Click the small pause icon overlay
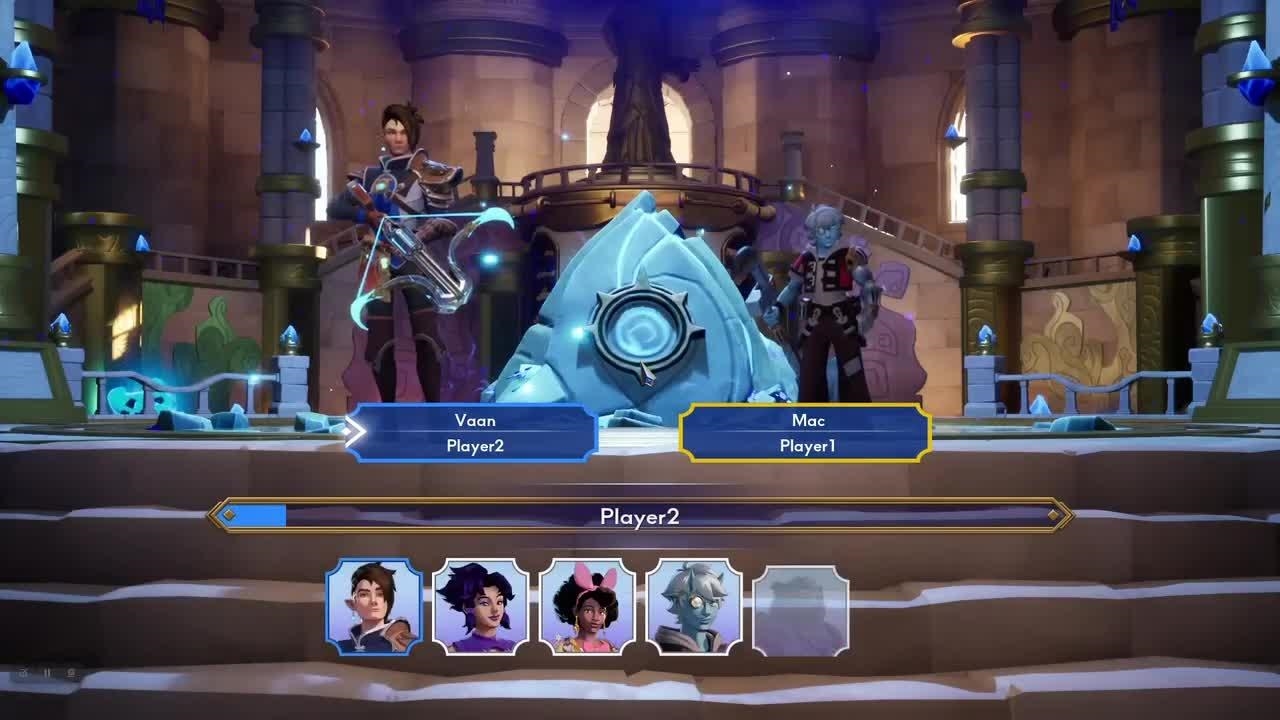Viewport: 1280px width, 720px height. click(47, 673)
